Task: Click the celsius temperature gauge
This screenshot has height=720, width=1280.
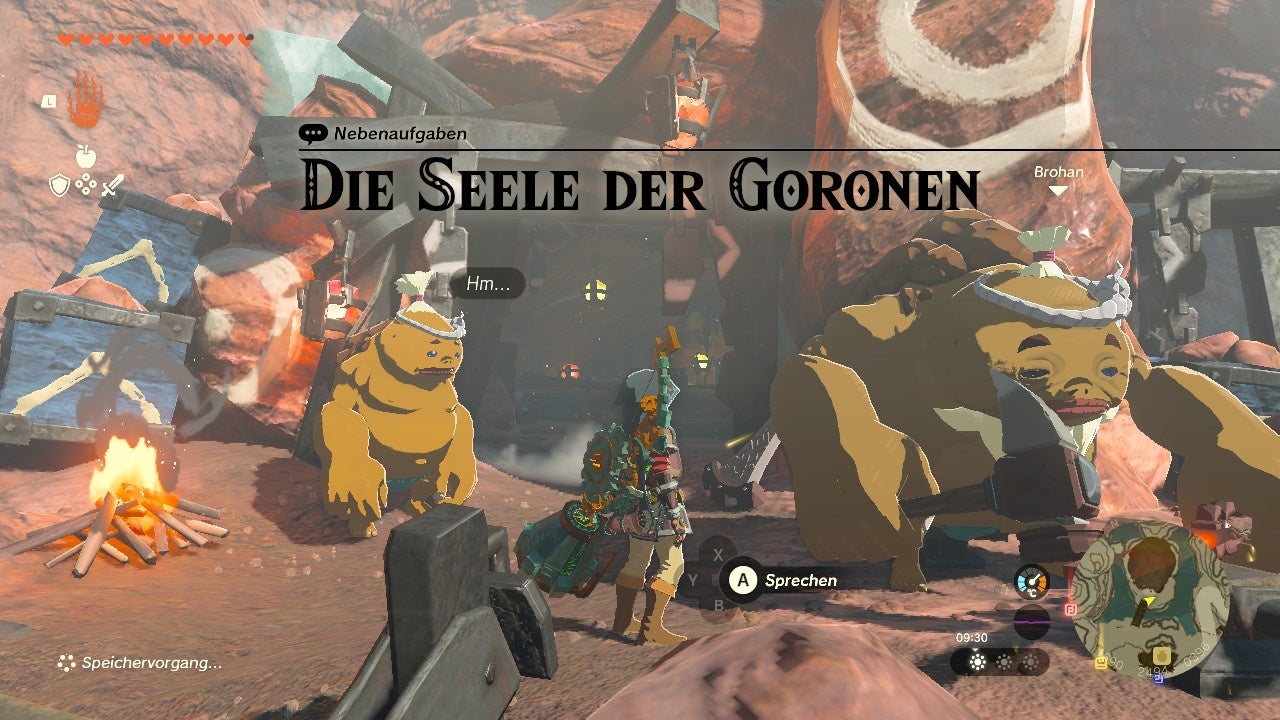Action: click(x=1032, y=582)
